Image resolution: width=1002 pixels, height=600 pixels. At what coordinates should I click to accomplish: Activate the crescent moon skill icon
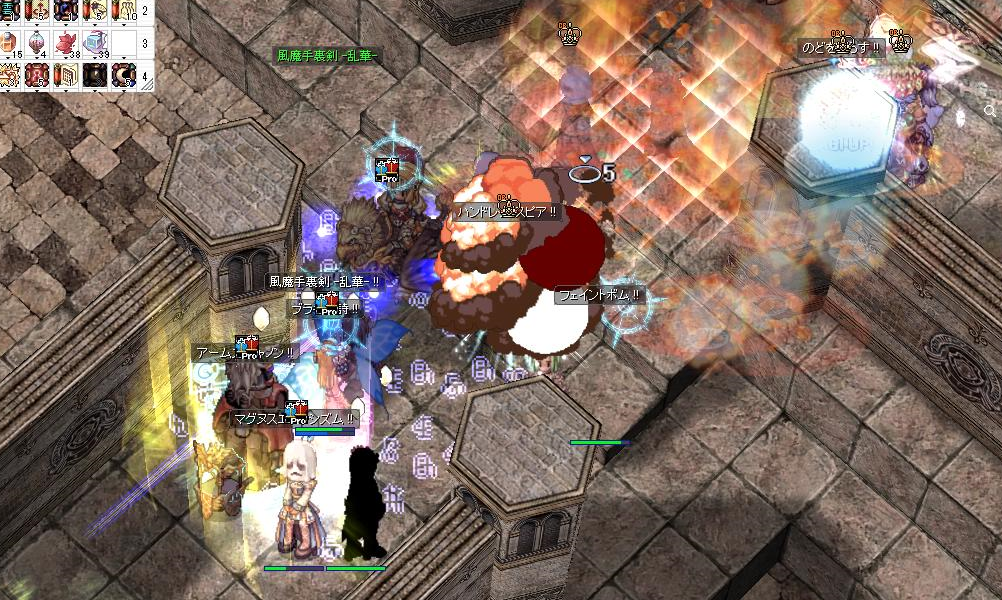pos(125,75)
